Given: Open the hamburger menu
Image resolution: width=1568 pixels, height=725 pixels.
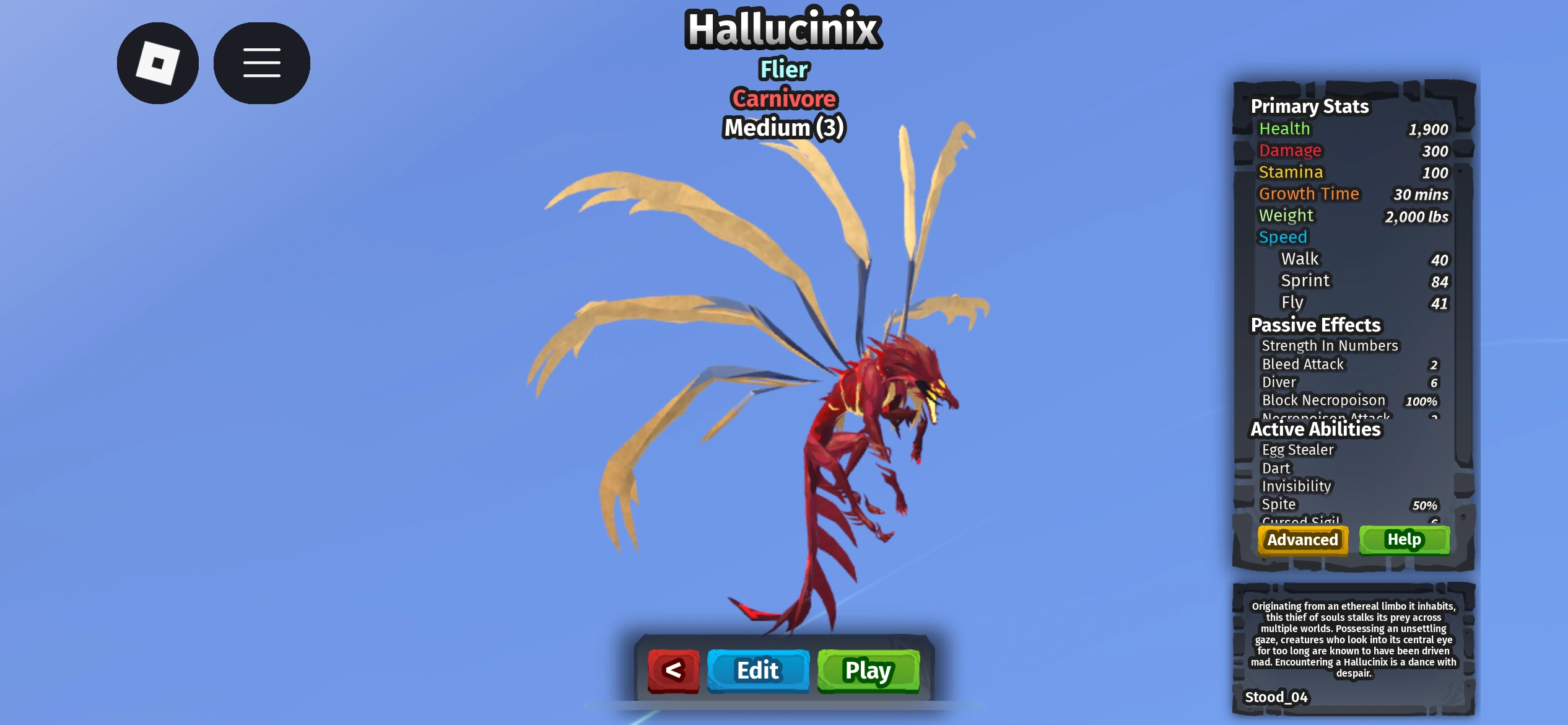Looking at the screenshot, I should tap(261, 63).
